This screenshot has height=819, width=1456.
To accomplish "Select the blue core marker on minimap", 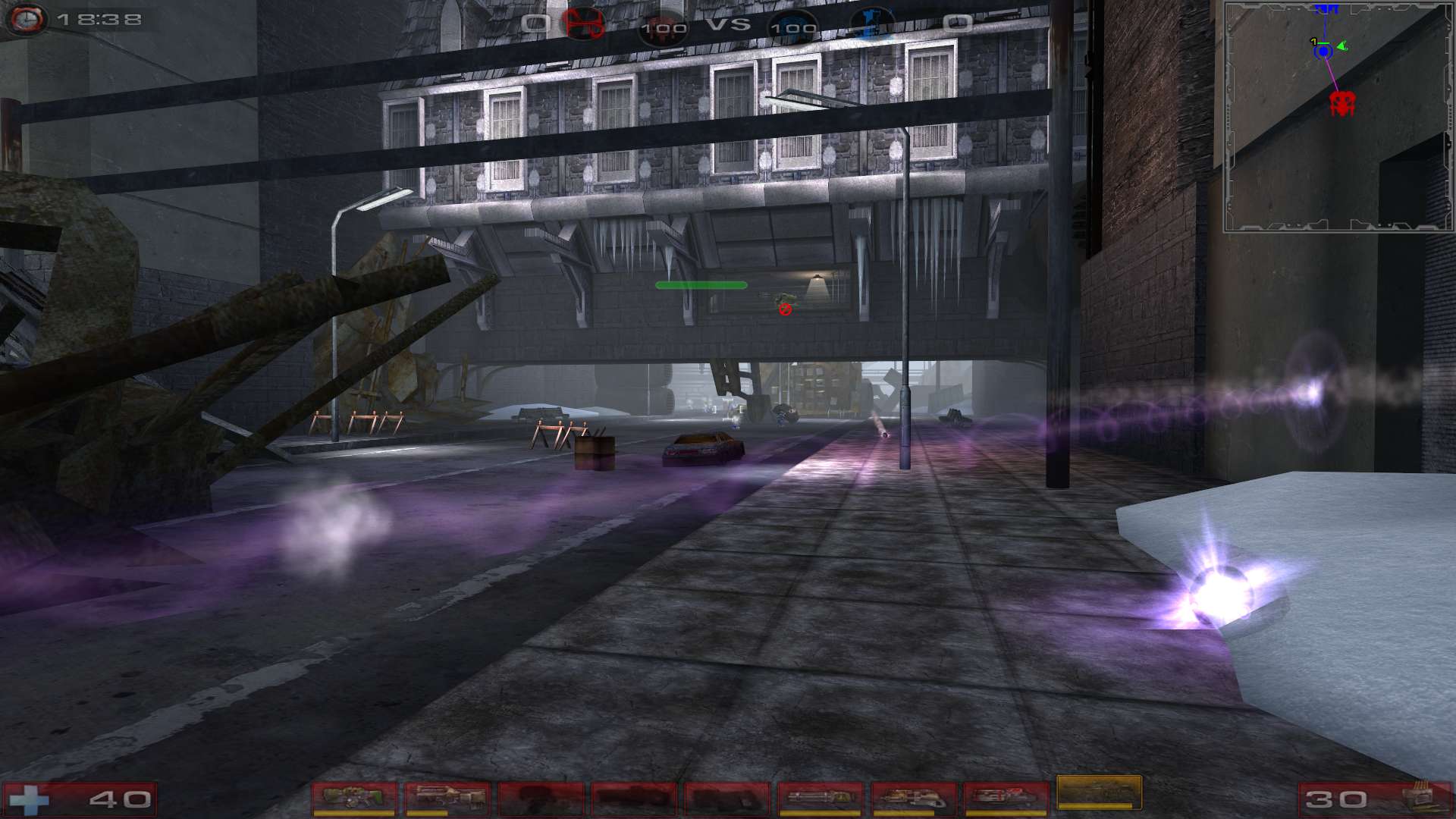I will 1326,9.
